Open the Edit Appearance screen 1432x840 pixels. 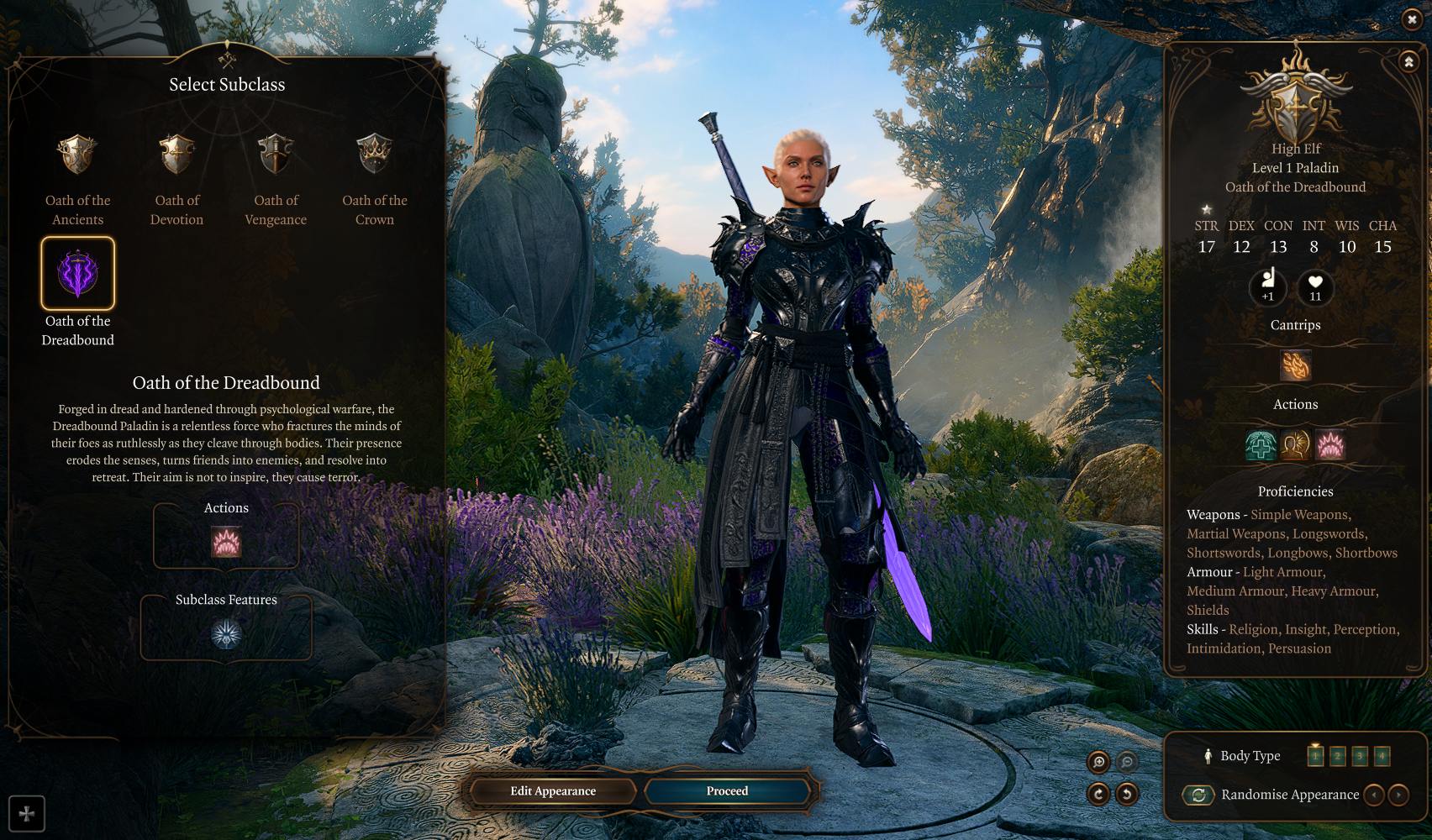[x=553, y=791]
